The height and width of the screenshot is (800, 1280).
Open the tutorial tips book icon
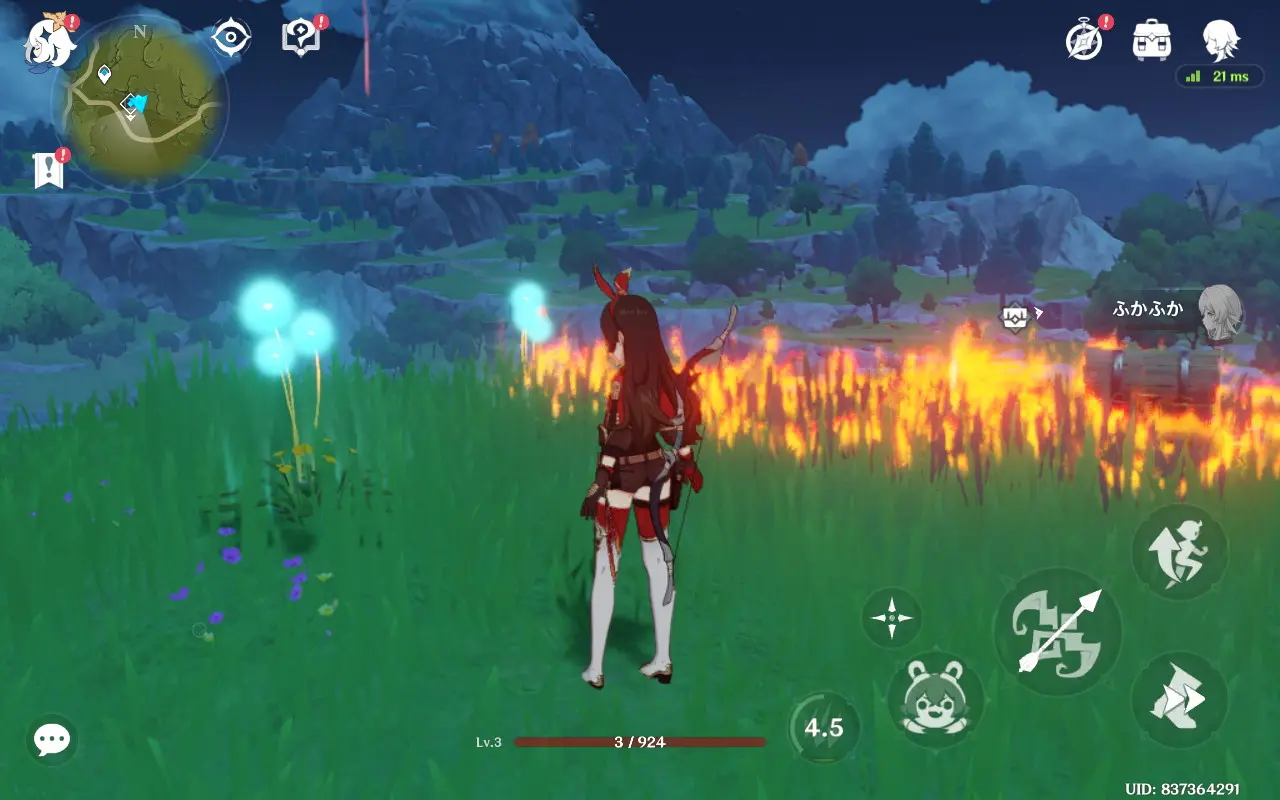click(301, 38)
